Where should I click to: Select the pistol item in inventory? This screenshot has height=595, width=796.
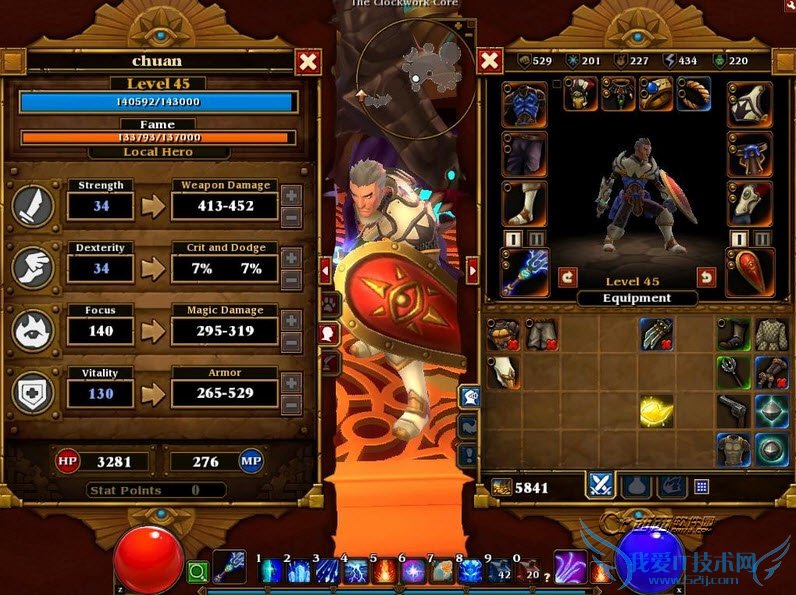point(734,409)
